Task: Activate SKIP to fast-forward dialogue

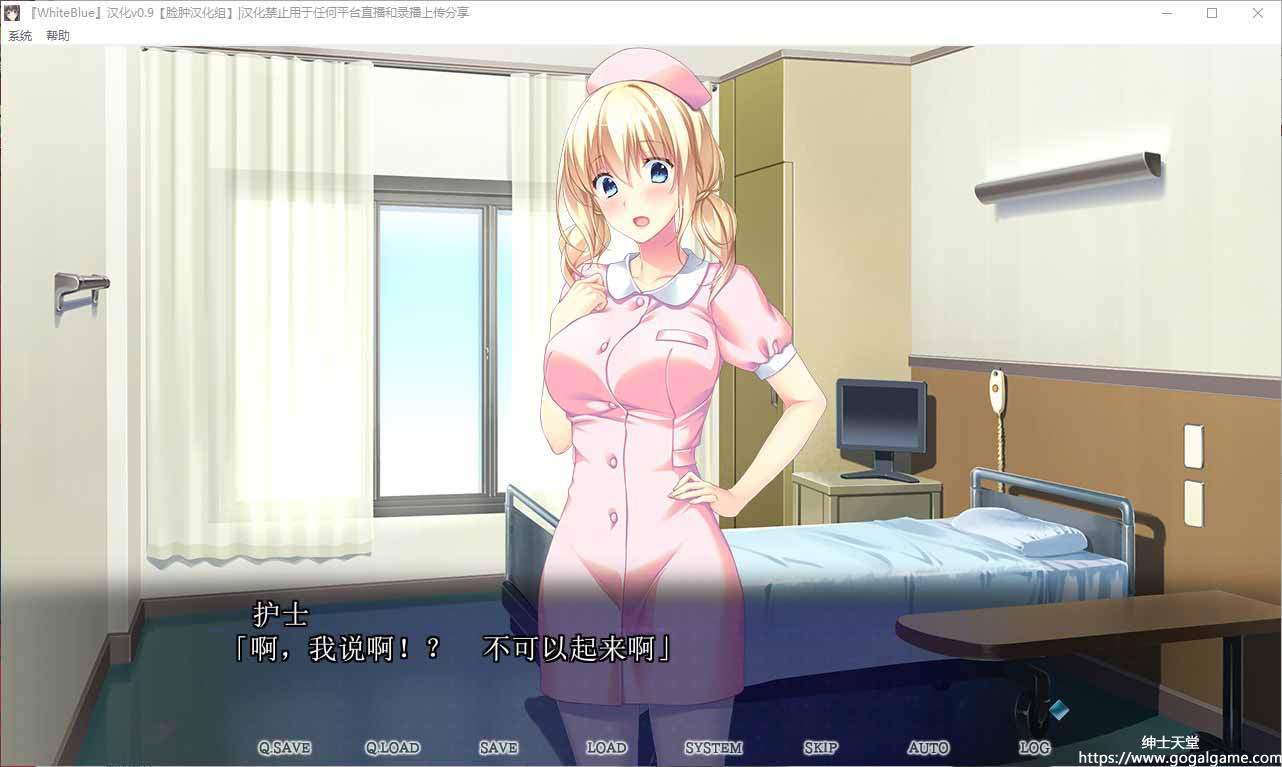Action: (820, 748)
